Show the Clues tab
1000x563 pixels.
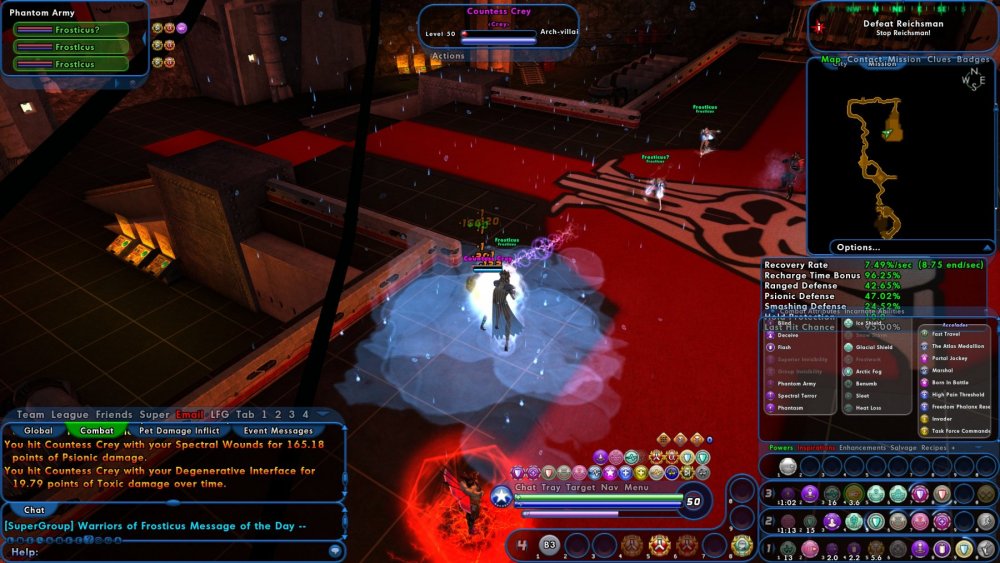click(939, 60)
